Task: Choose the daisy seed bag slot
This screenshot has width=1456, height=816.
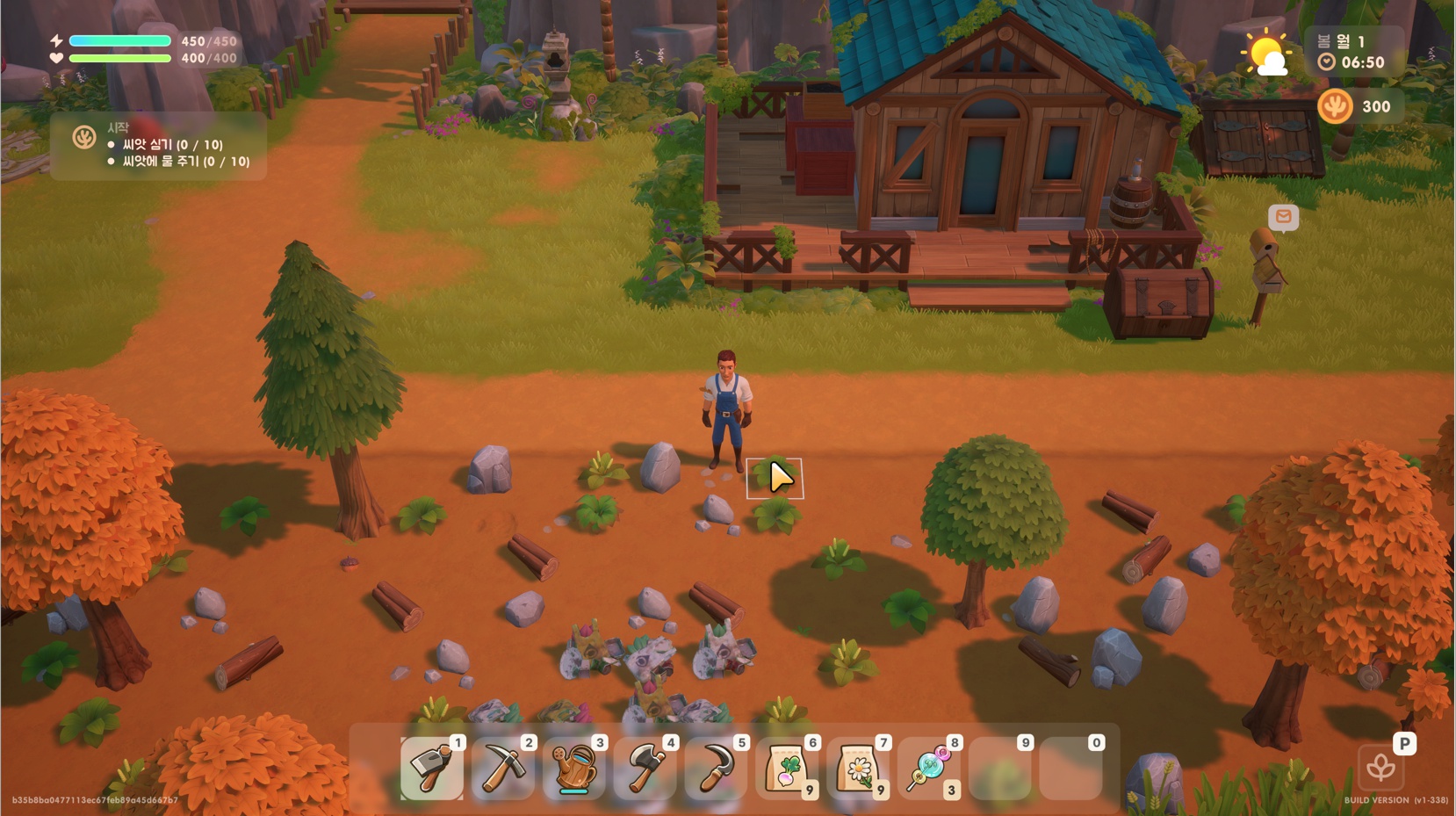Action: (859, 769)
